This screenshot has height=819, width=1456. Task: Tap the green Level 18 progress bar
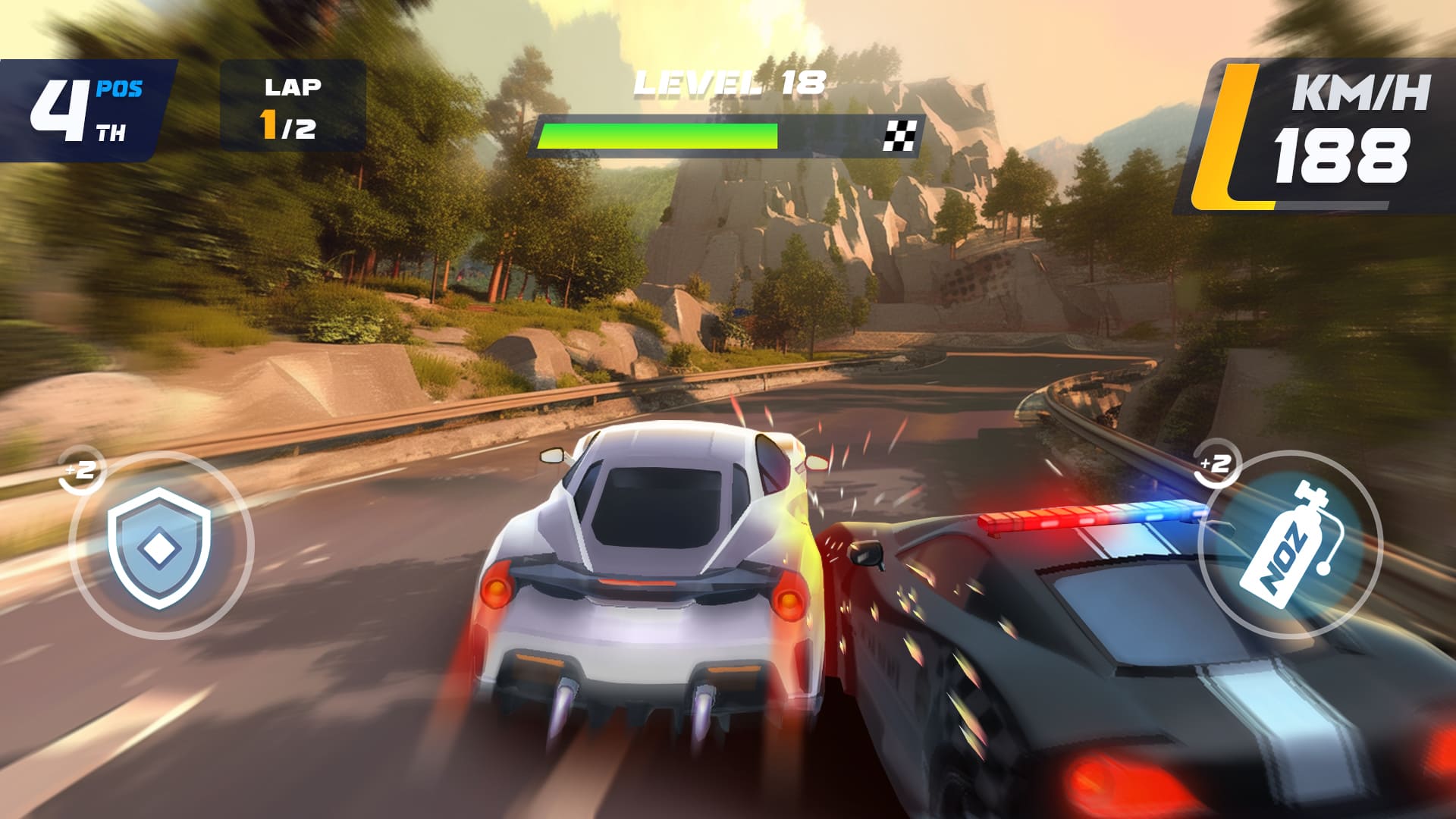[x=658, y=136]
